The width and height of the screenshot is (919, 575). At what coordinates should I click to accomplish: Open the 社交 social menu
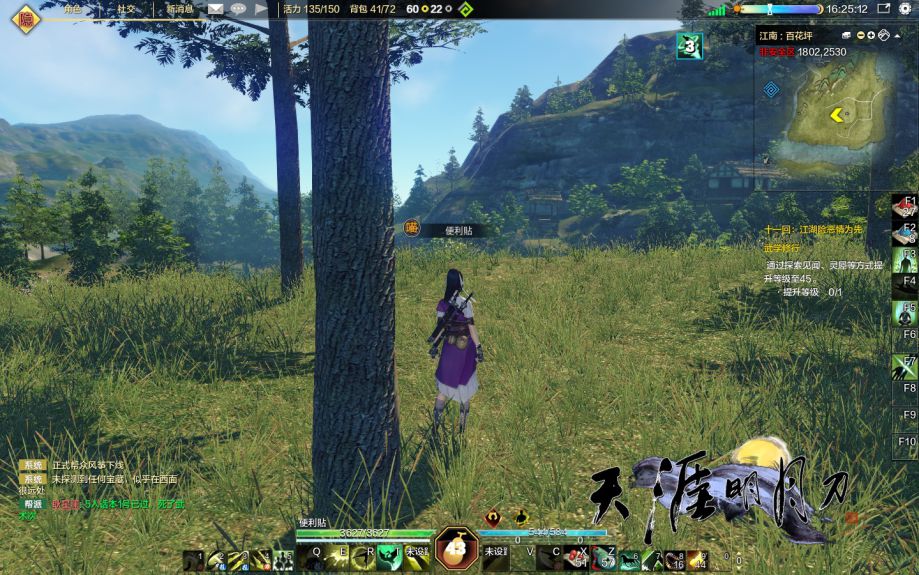click(x=126, y=9)
